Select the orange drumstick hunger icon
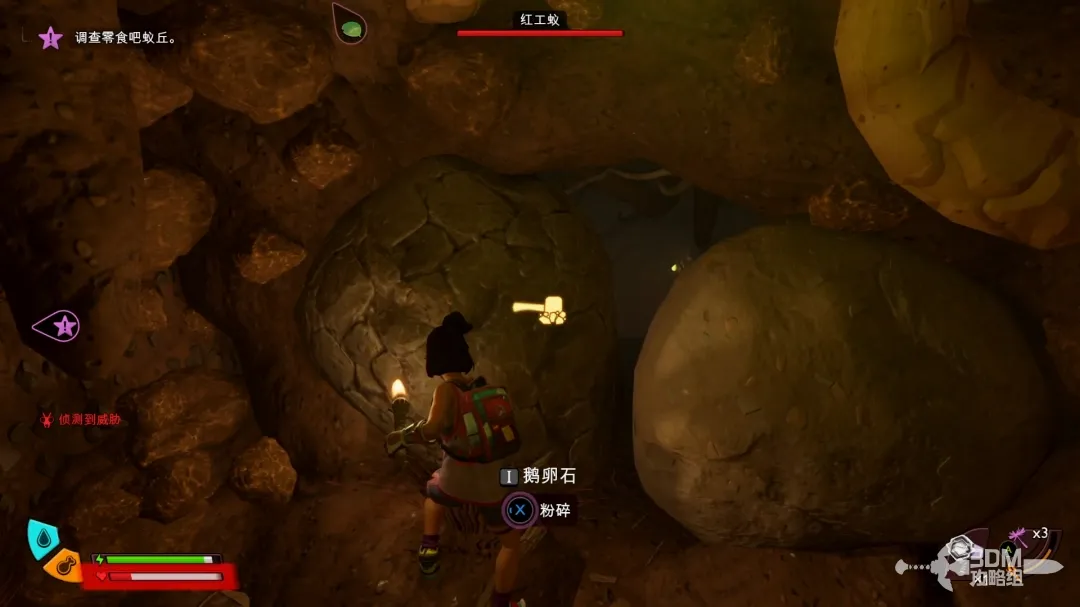The image size is (1080, 607). coord(63,567)
